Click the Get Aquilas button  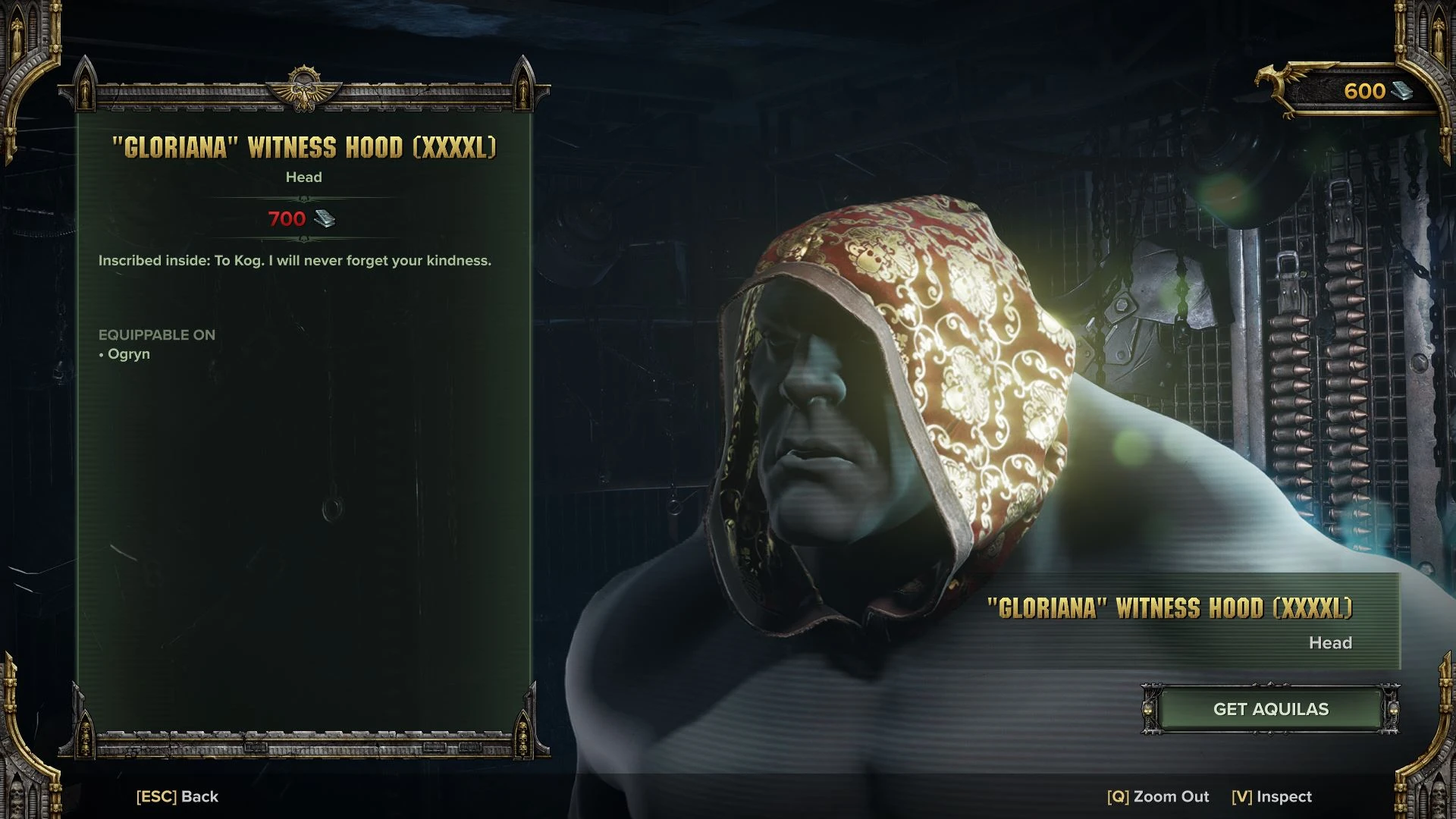point(1270,709)
